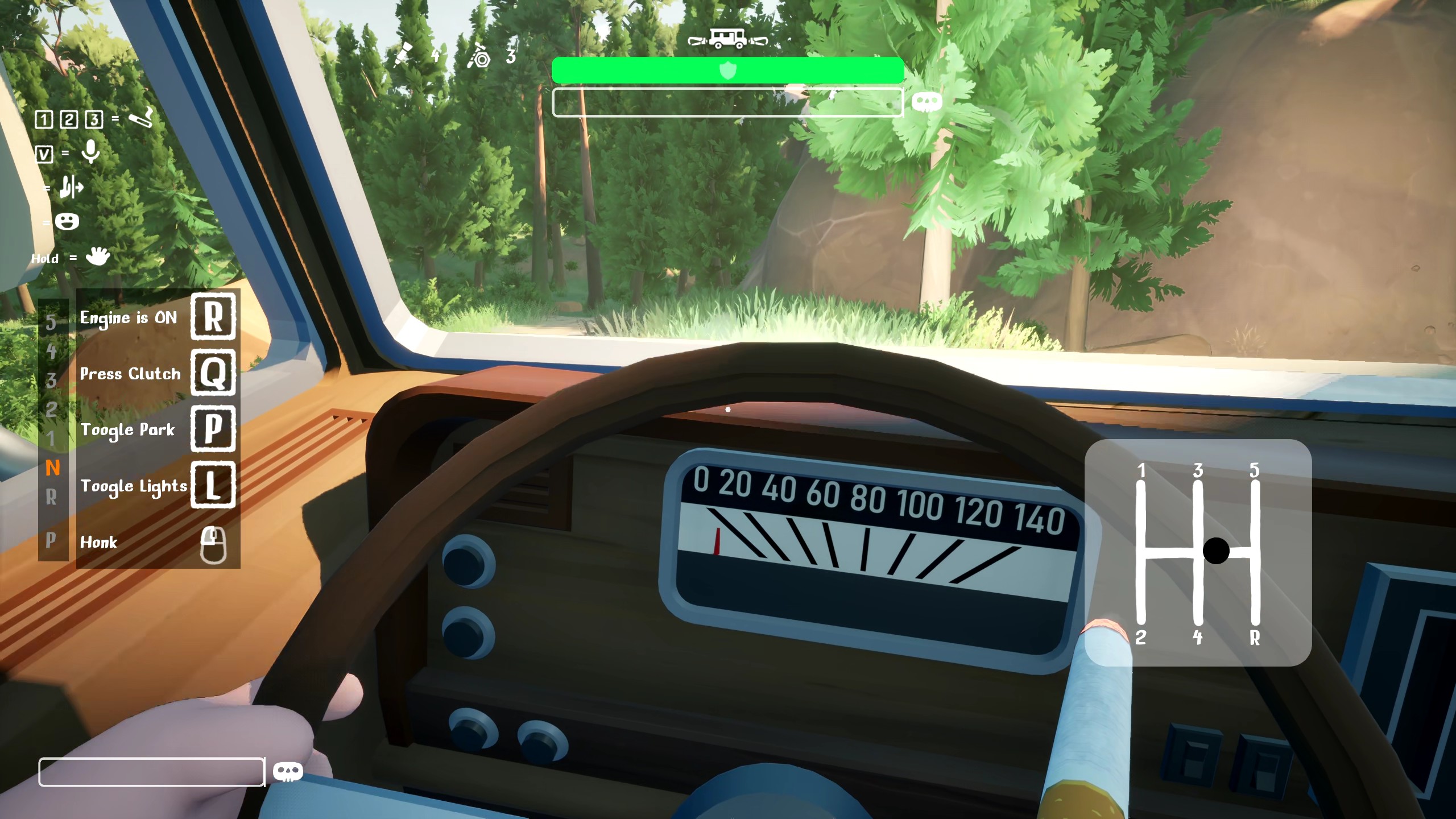This screenshot has width=1456, height=819.
Task: Choose reverse on the H-pattern shifter
Action: tap(1255, 637)
